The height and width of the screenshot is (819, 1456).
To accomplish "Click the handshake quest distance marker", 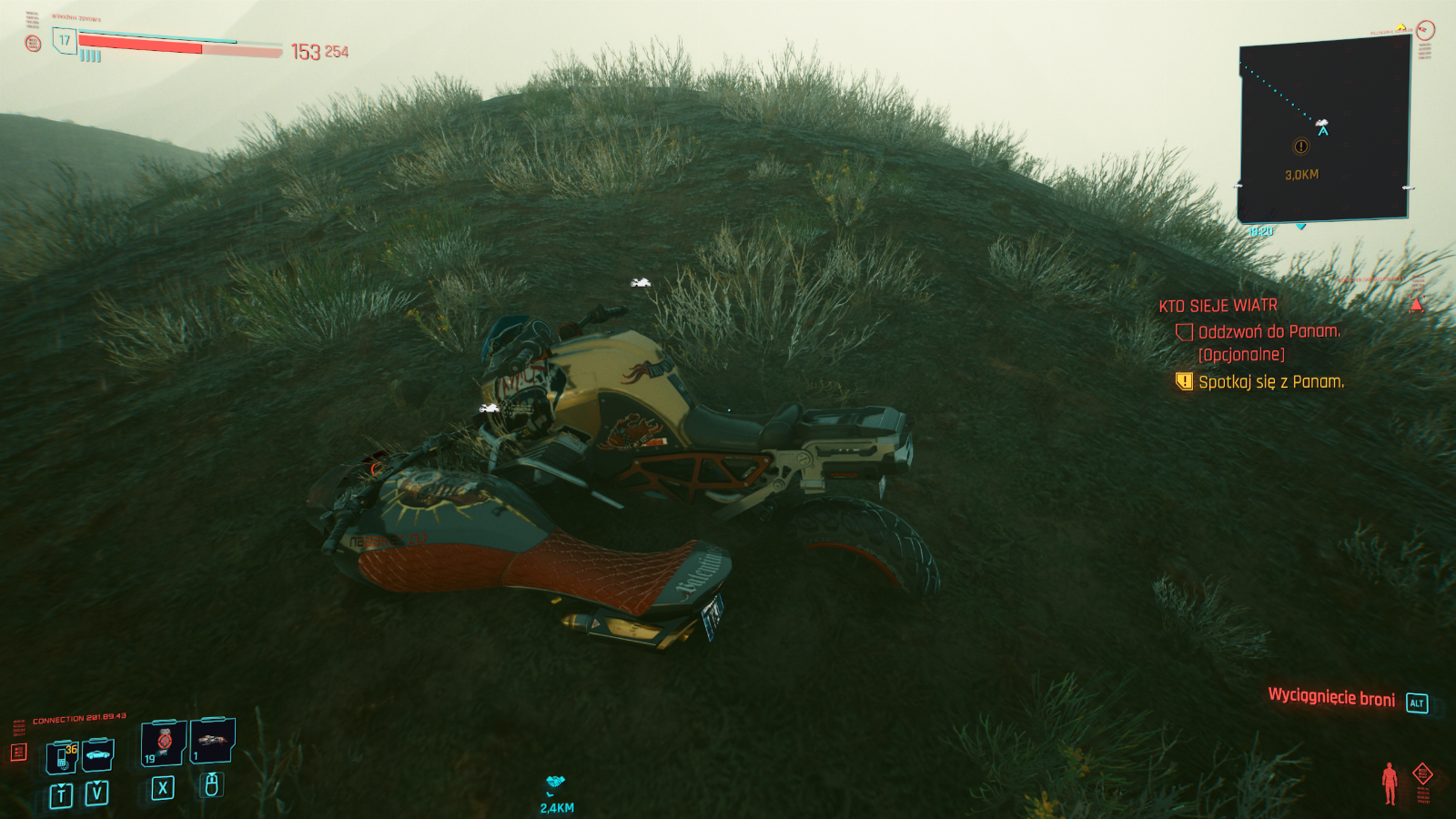I will pyautogui.click(x=556, y=783).
